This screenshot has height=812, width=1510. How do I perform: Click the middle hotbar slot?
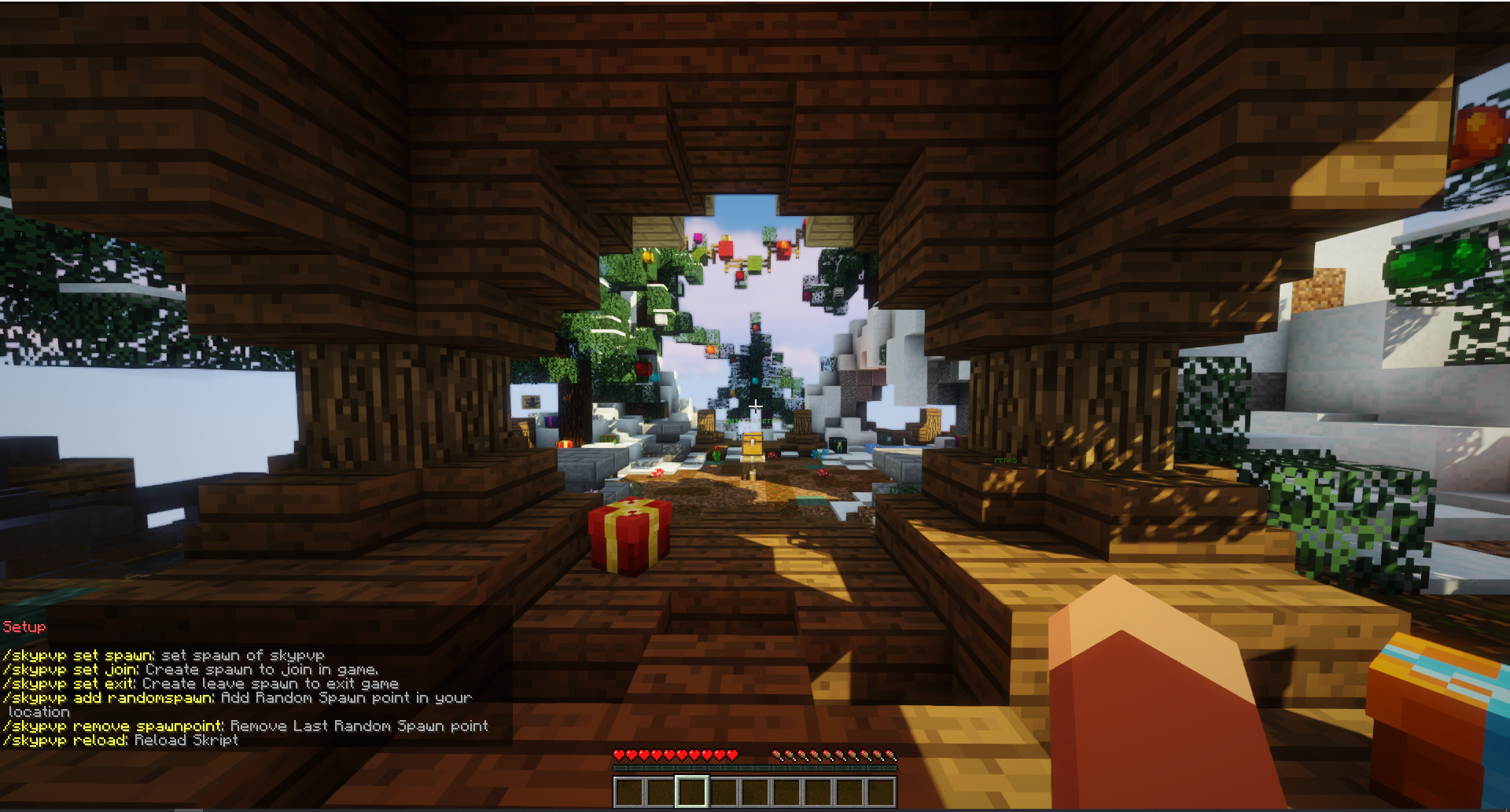pos(755,792)
